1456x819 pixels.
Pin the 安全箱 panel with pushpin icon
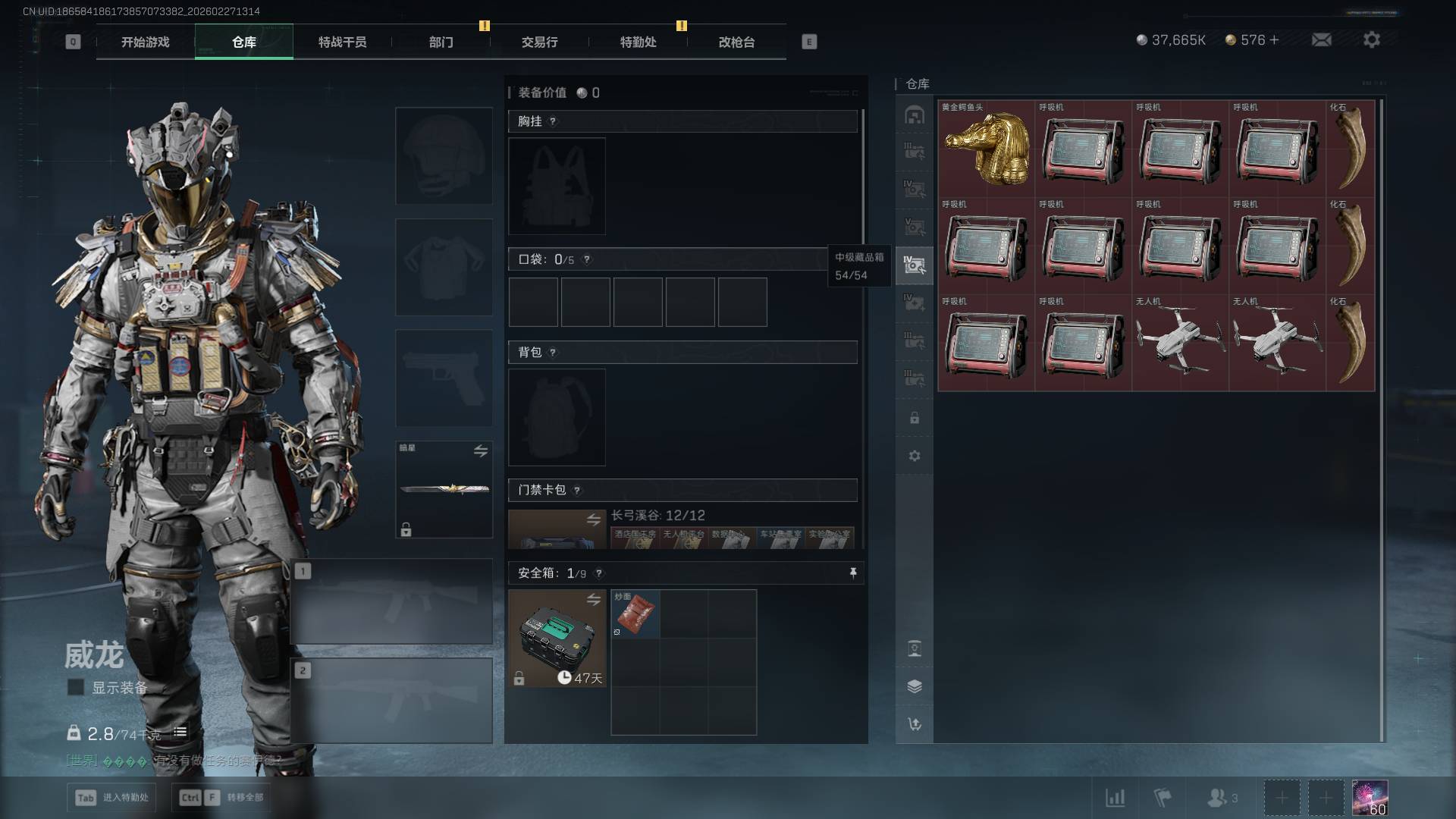(853, 573)
